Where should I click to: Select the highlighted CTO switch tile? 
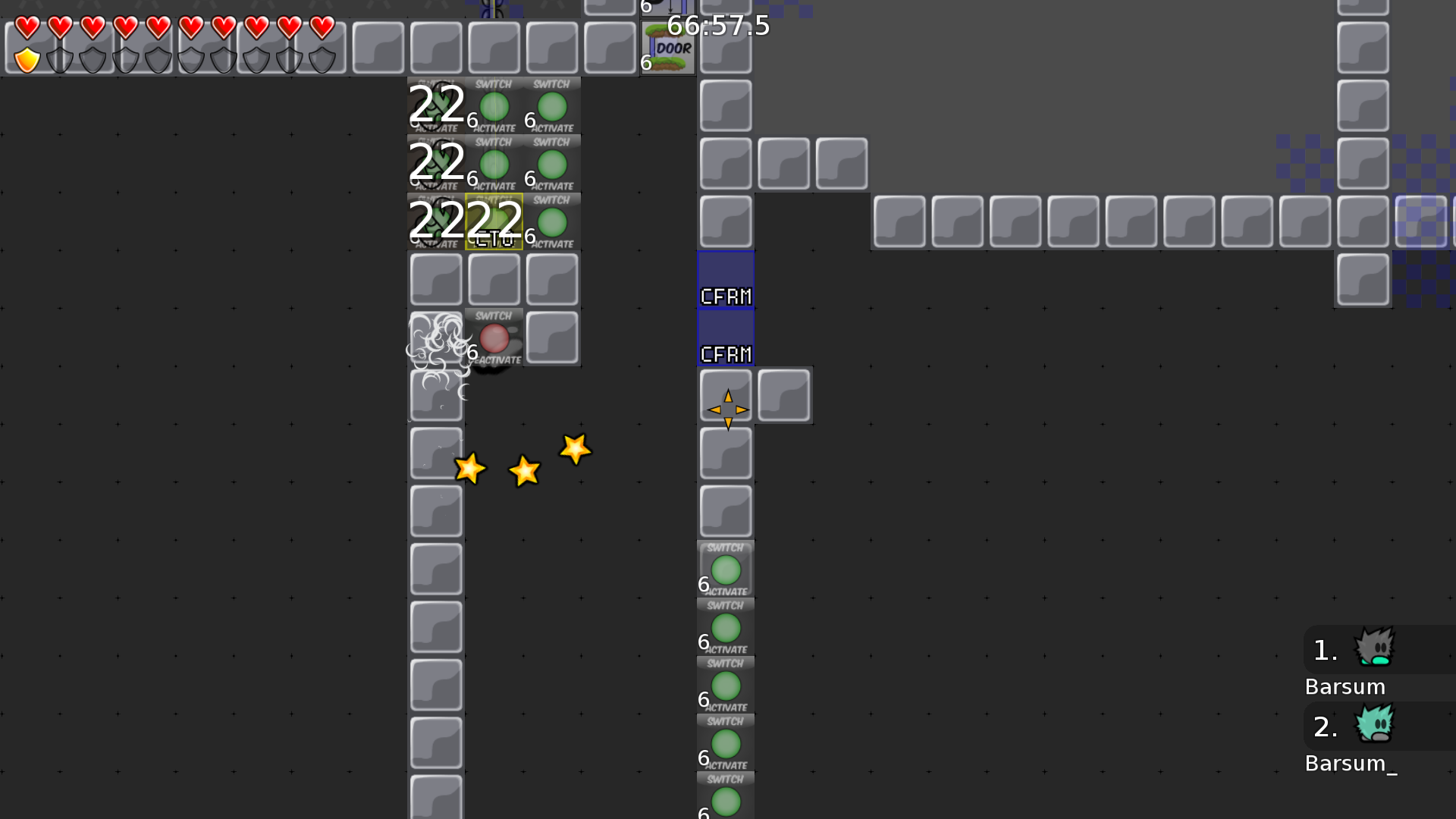click(494, 222)
